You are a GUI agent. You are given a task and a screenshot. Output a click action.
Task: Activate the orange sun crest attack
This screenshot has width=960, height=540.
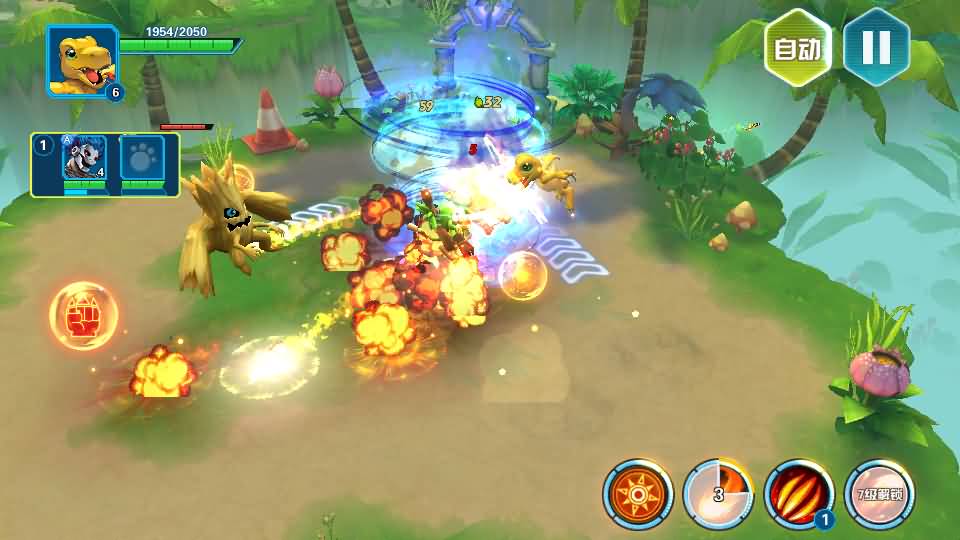(638, 494)
